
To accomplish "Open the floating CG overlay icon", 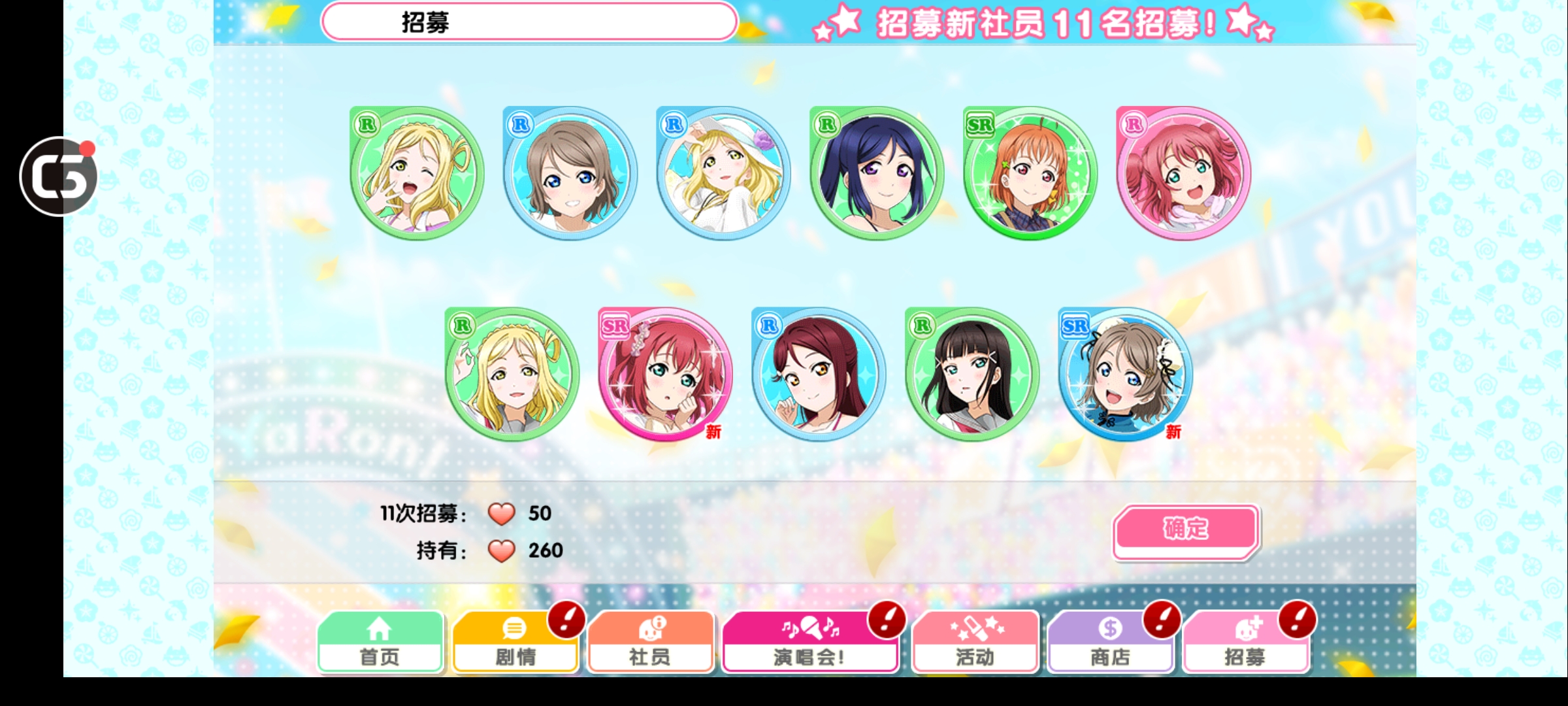I will [x=59, y=176].
